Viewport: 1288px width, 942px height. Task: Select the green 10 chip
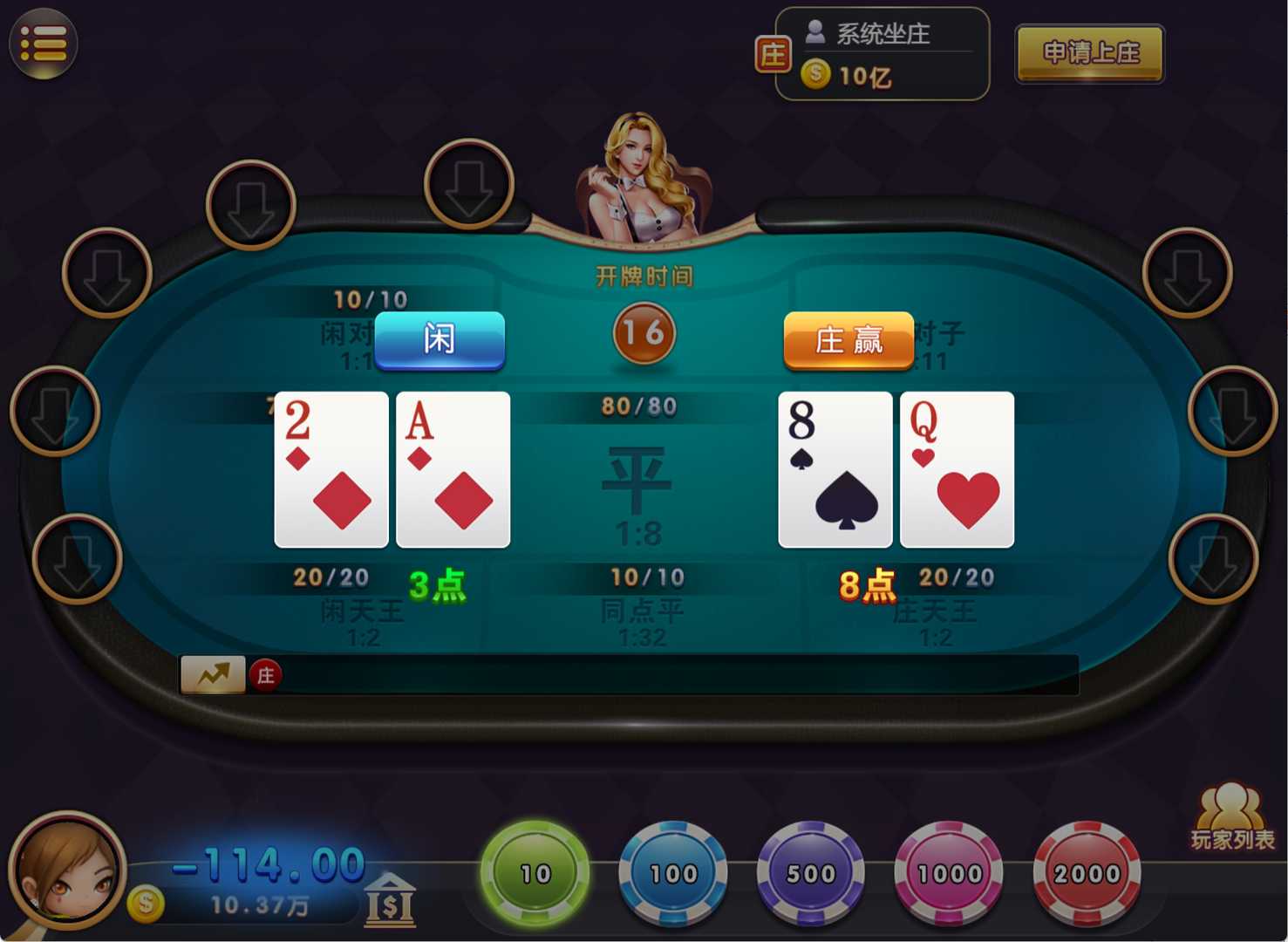(x=535, y=872)
